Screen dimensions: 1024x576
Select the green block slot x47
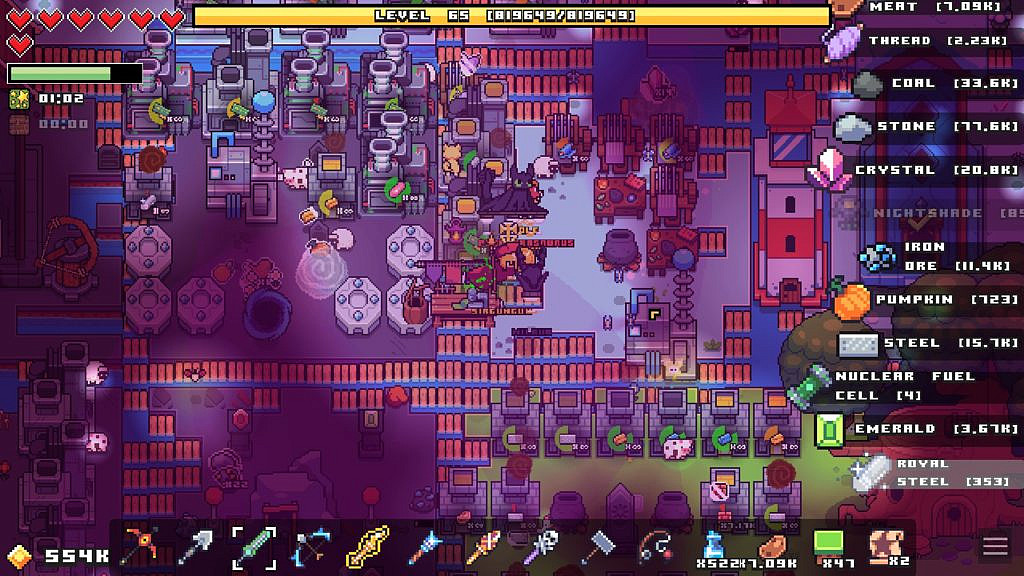(x=830, y=546)
